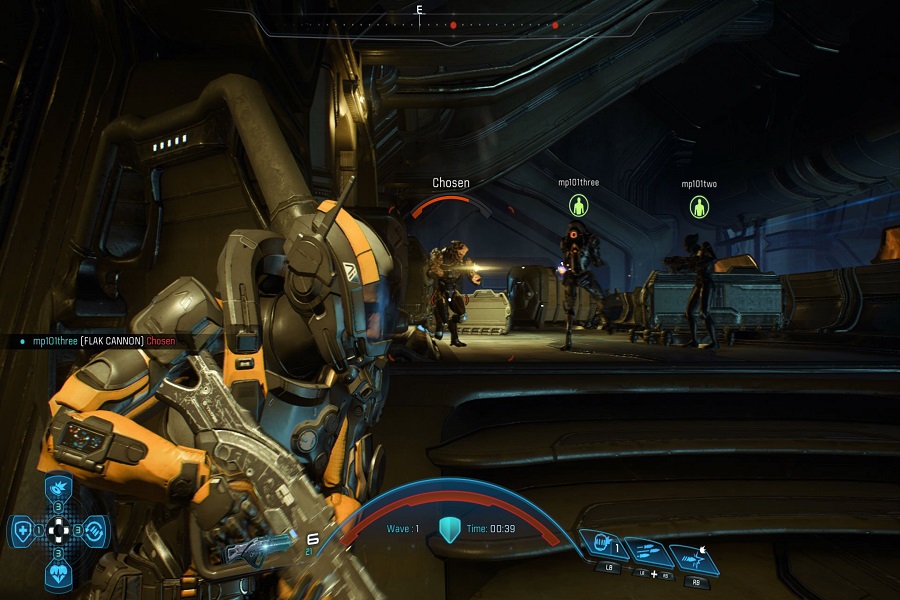Use the shield-plus consumable on the D-pad wheel
This screenshot has width=900, height=600.
pos(22,529)
